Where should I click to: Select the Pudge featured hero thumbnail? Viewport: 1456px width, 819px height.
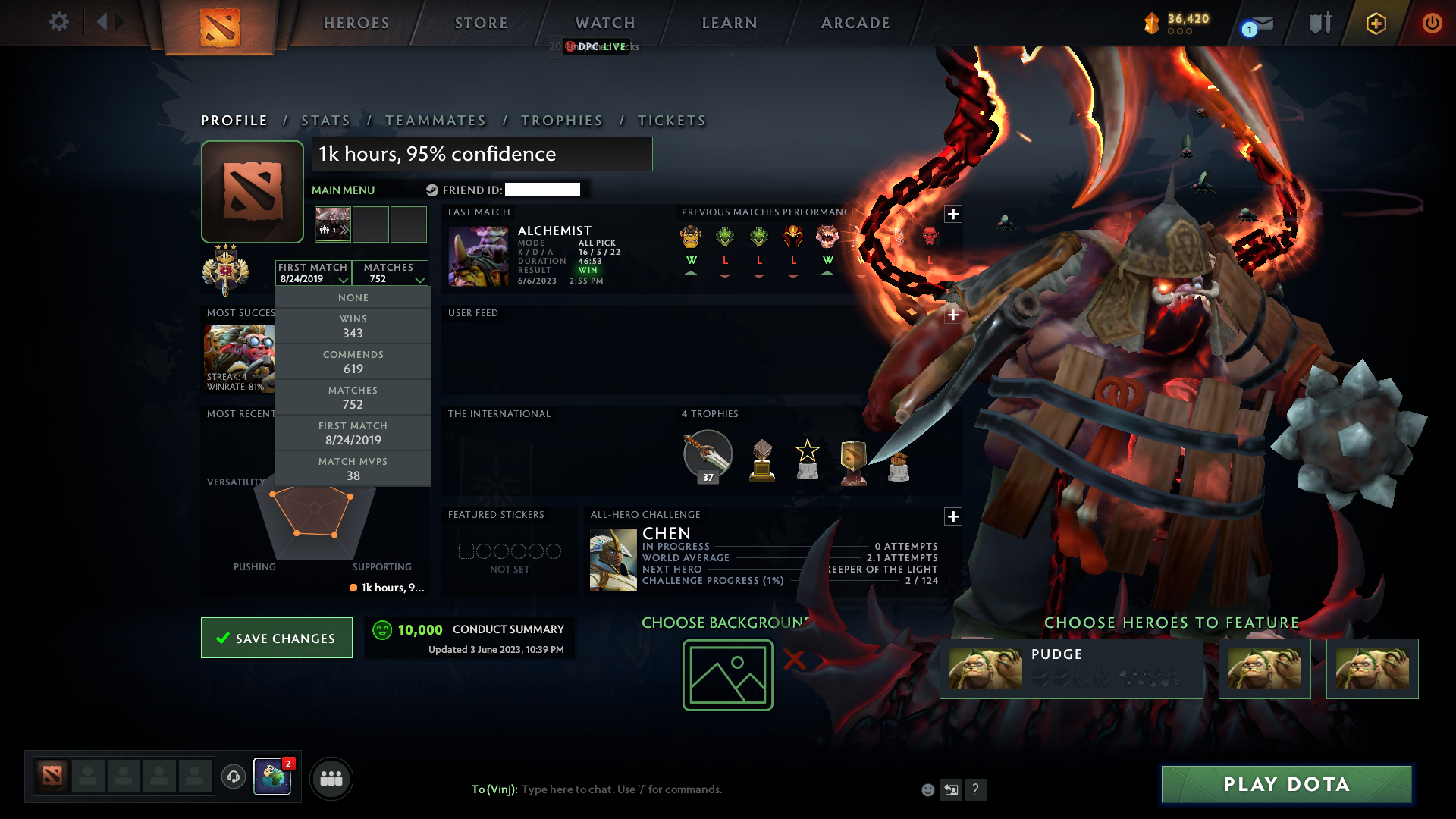985,668
